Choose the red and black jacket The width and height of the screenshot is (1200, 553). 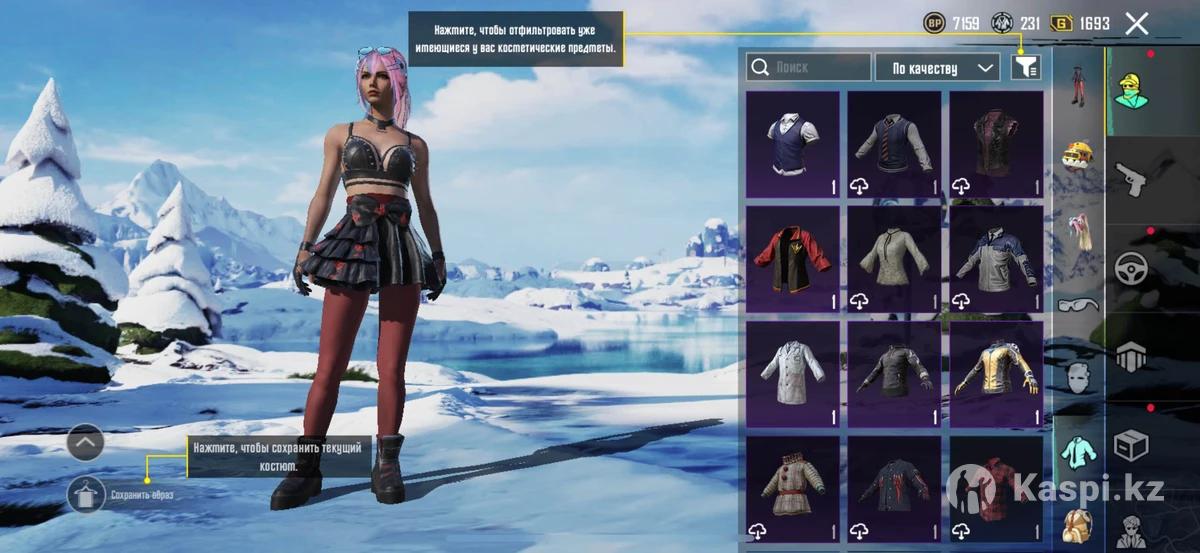[793, 260]
